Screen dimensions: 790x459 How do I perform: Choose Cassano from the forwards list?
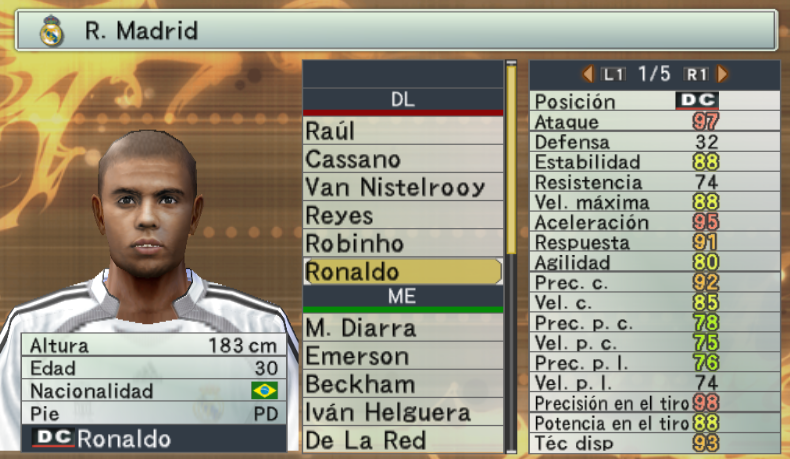402,159
